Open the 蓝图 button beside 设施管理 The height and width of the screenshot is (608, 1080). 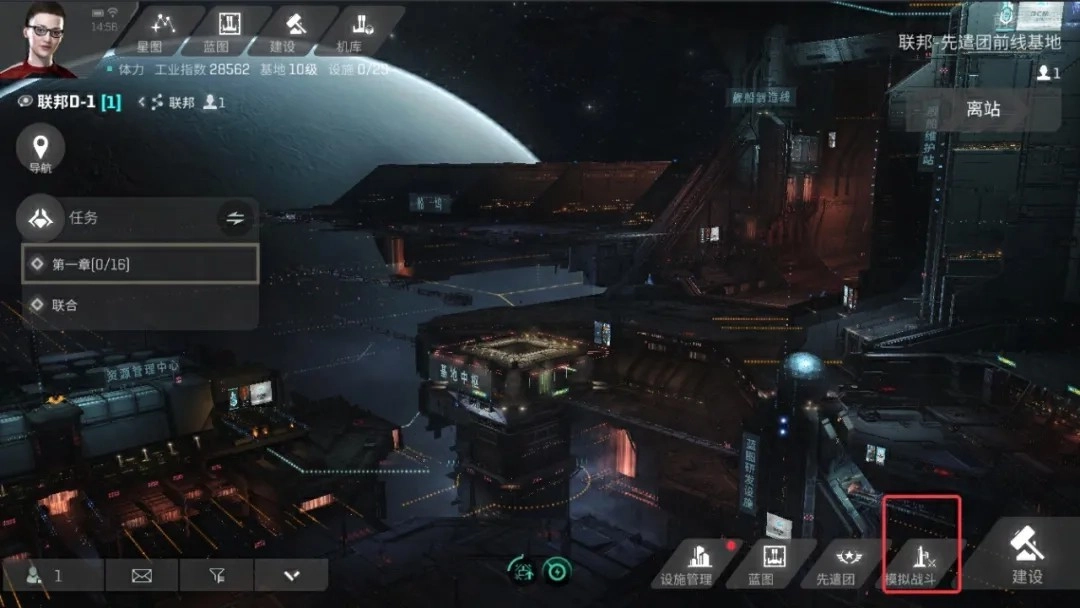(x=773, y=565)
